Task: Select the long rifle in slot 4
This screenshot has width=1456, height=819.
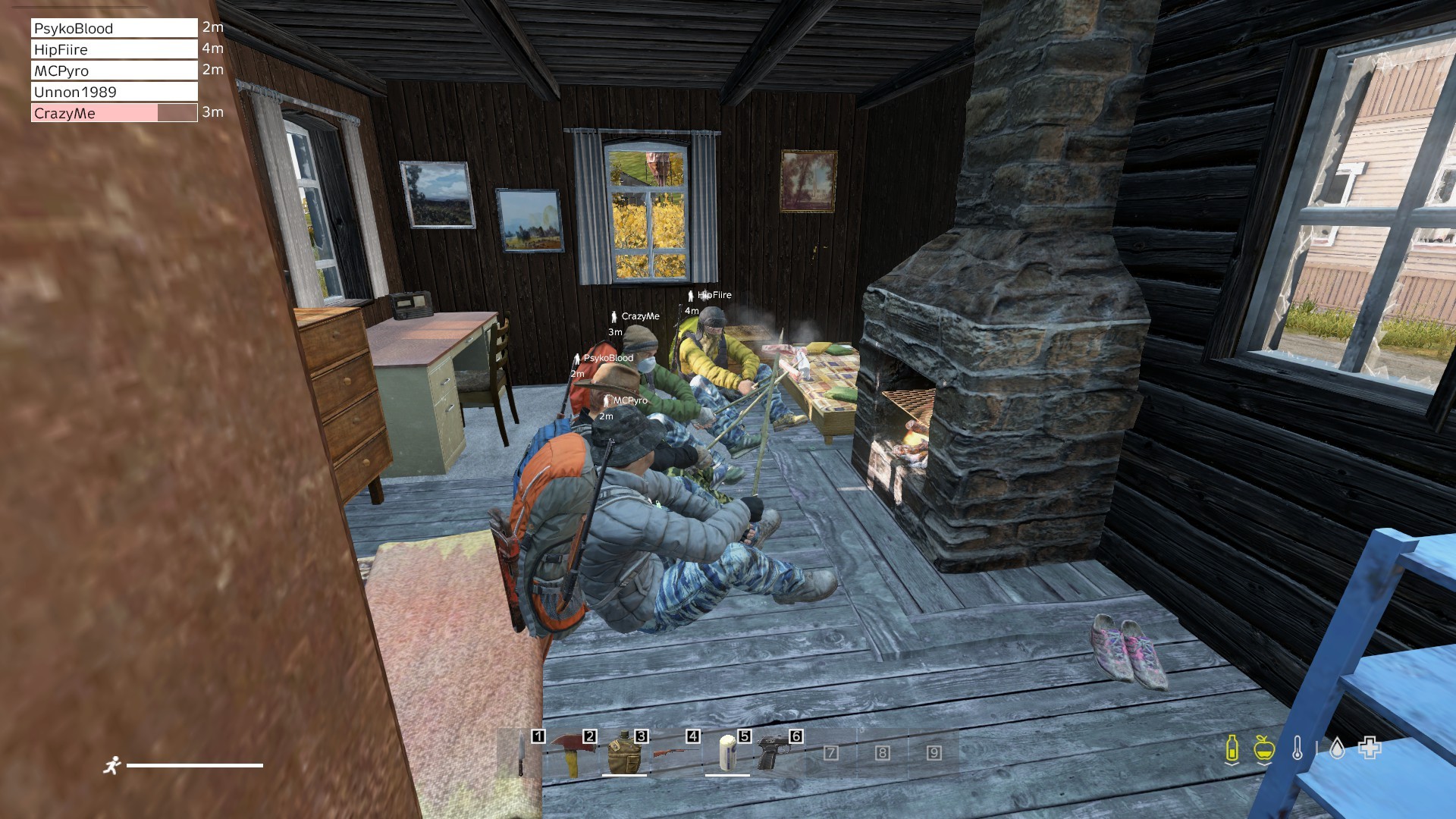Action: pos(676,753)
